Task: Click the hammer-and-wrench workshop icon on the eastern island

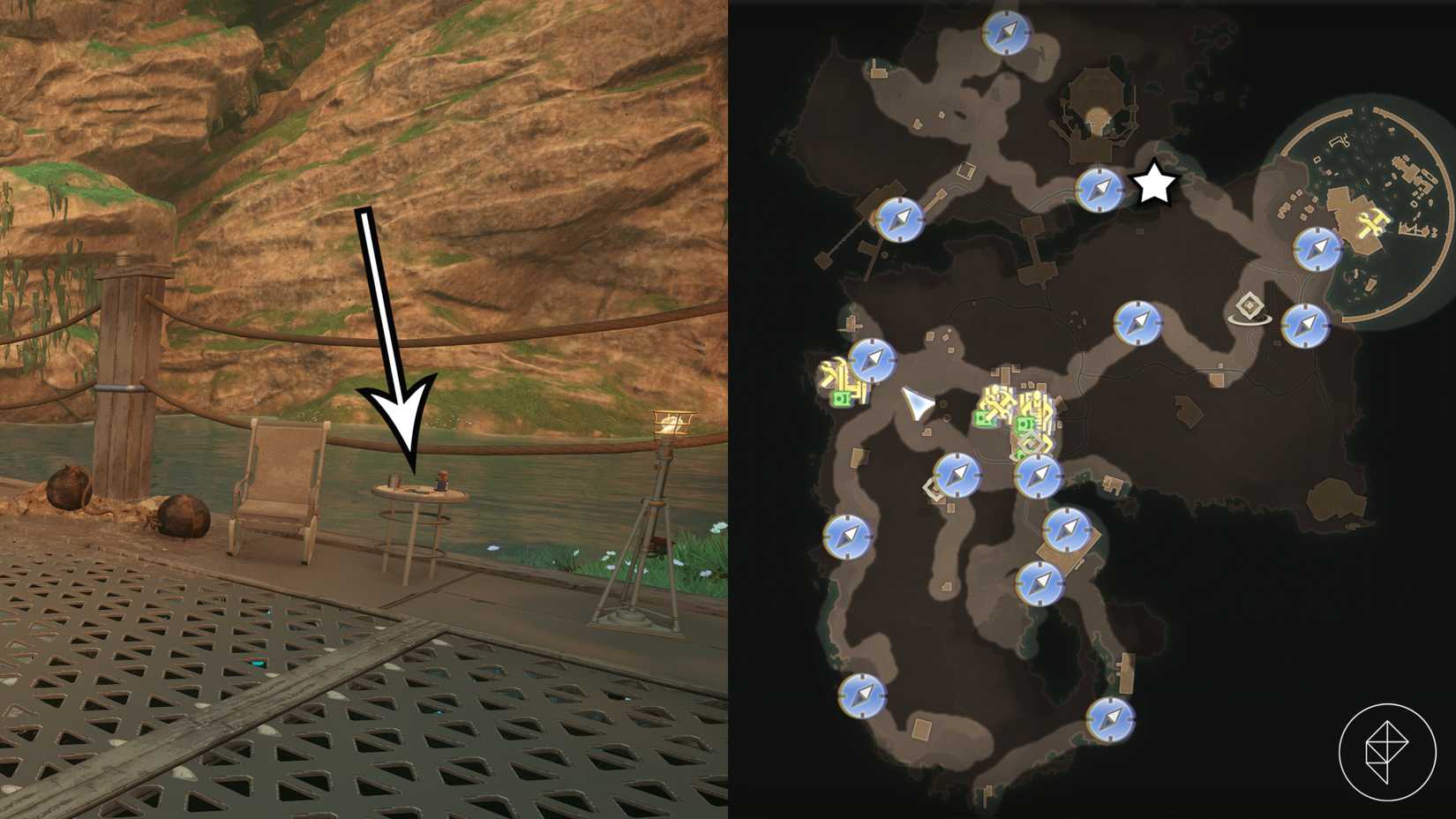Action: point(1374,222)
